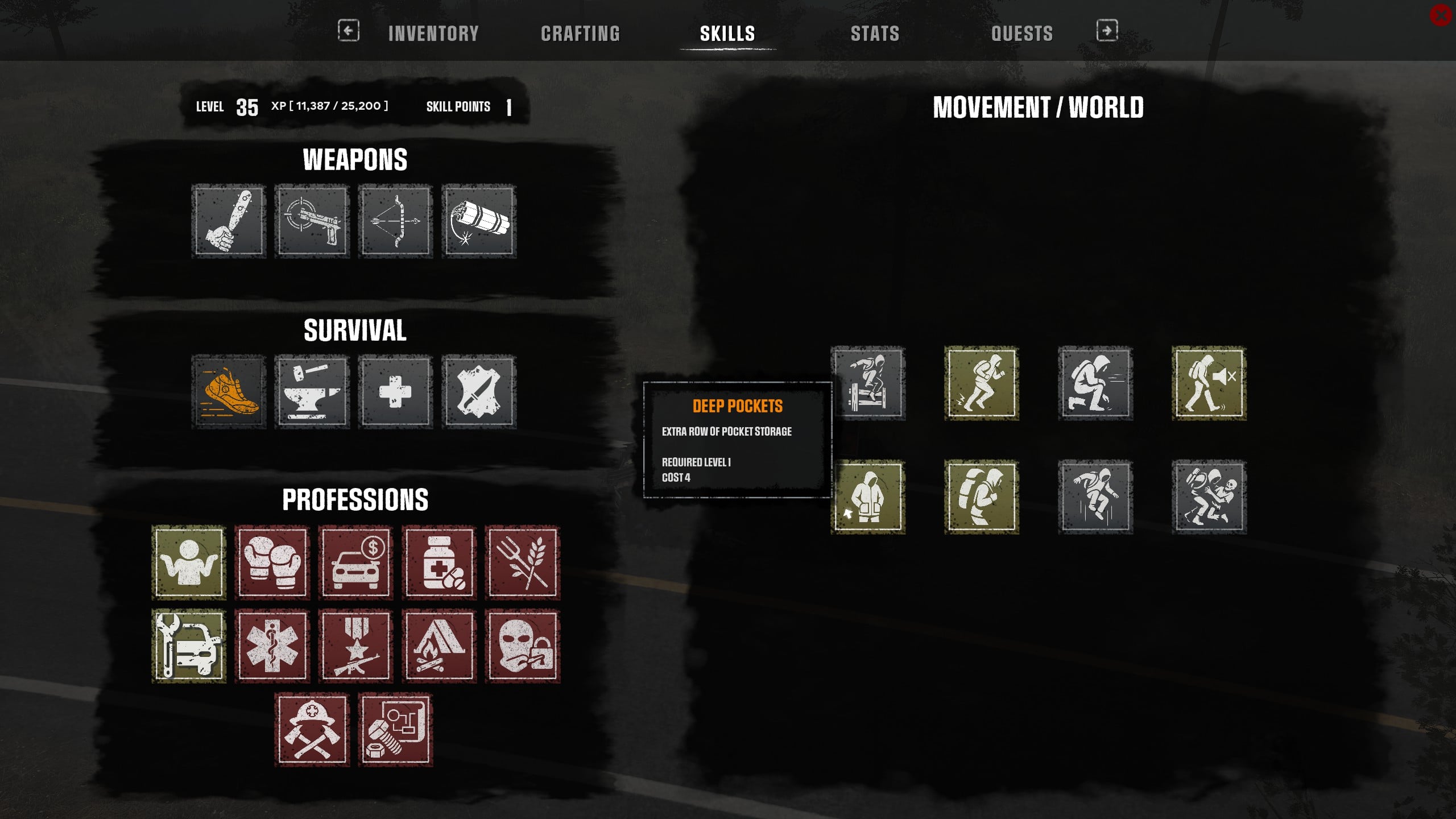Select the dynamite explosives skill
1456x819 pixels.
[x=479, y=221]
